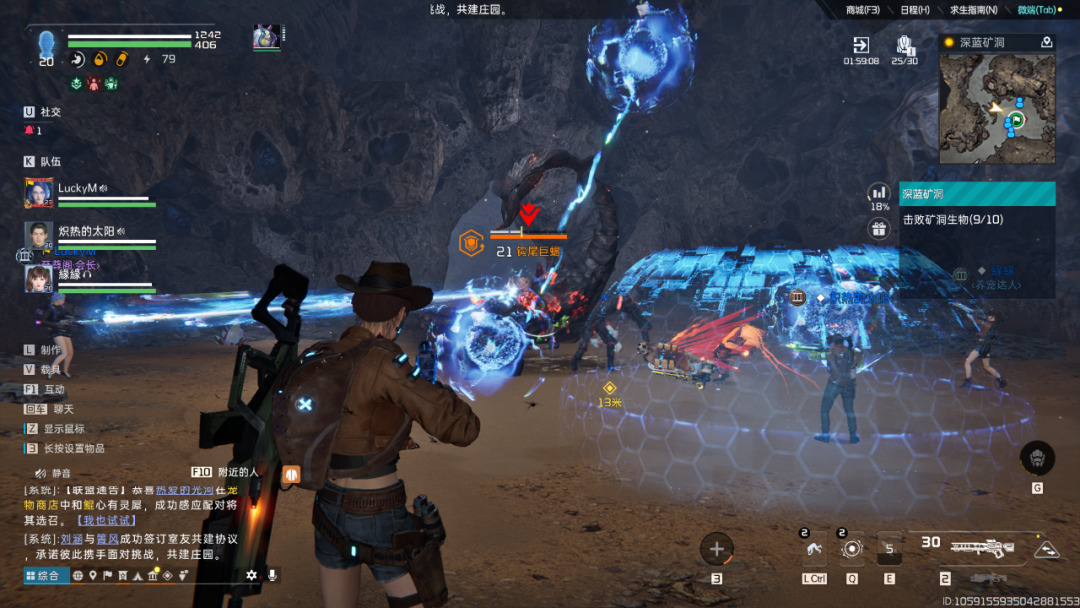
Task: Open the 18% progress stats icon
Action: 879,192
